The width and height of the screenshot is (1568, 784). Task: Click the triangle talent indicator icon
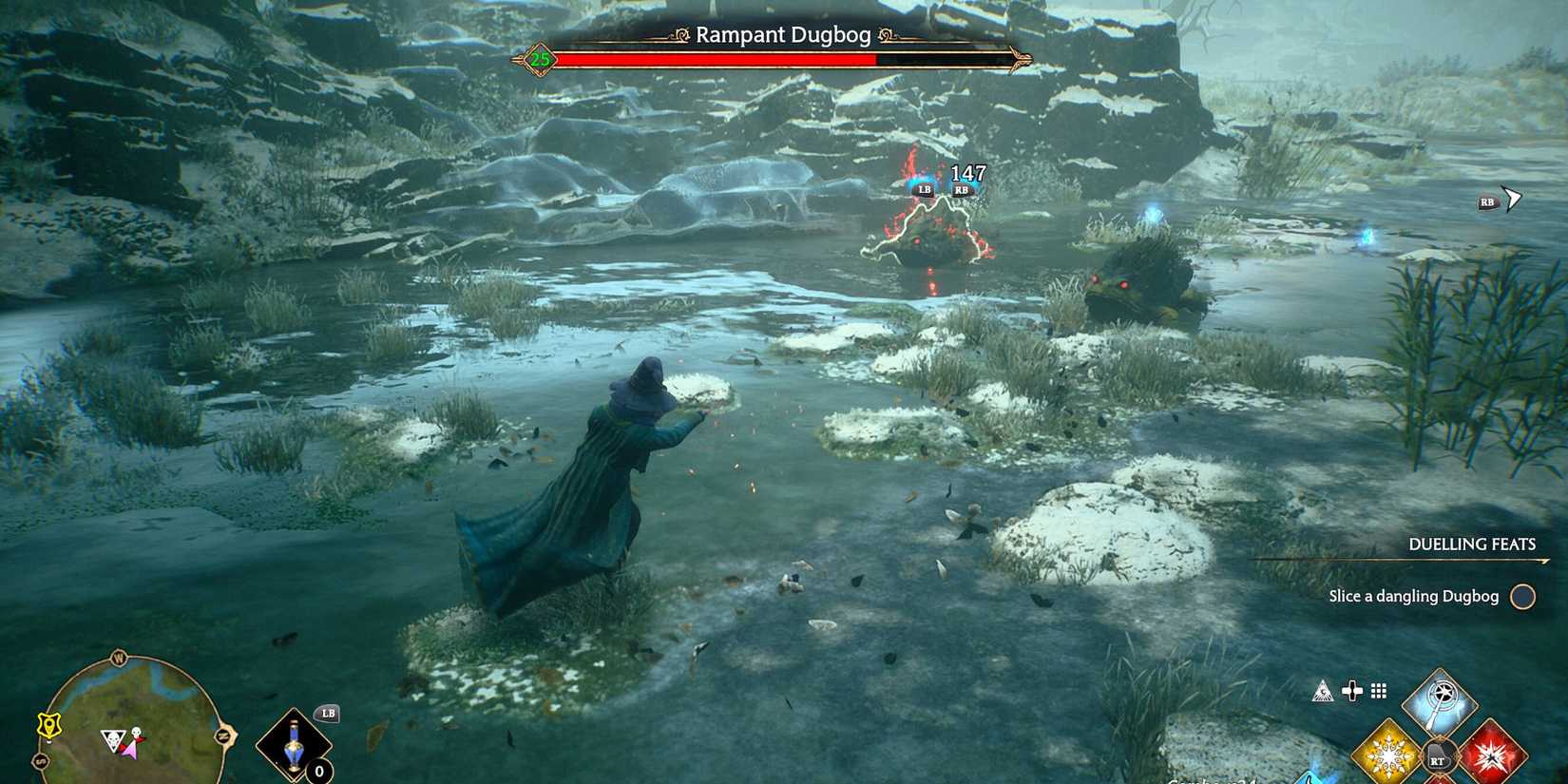coord(1322,690)
